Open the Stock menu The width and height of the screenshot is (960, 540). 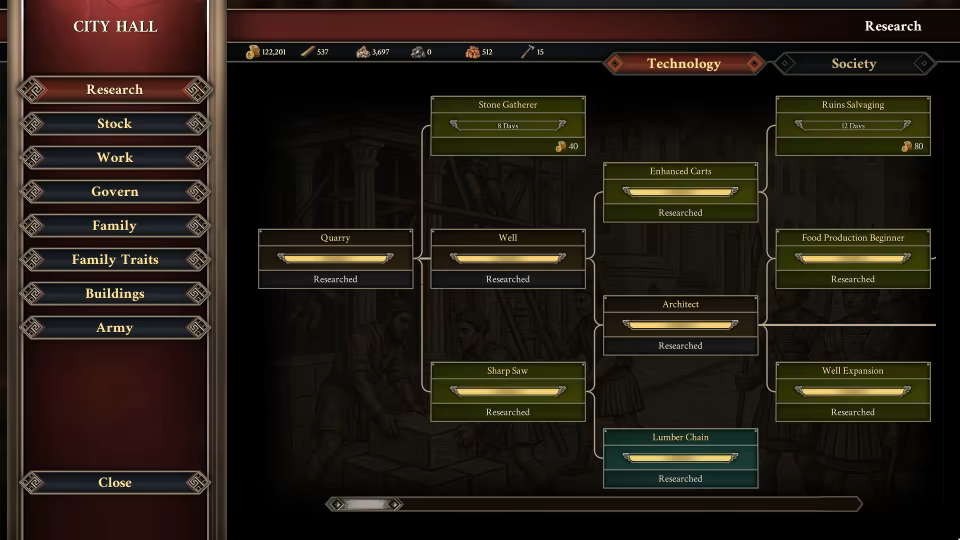click(114, 124)
